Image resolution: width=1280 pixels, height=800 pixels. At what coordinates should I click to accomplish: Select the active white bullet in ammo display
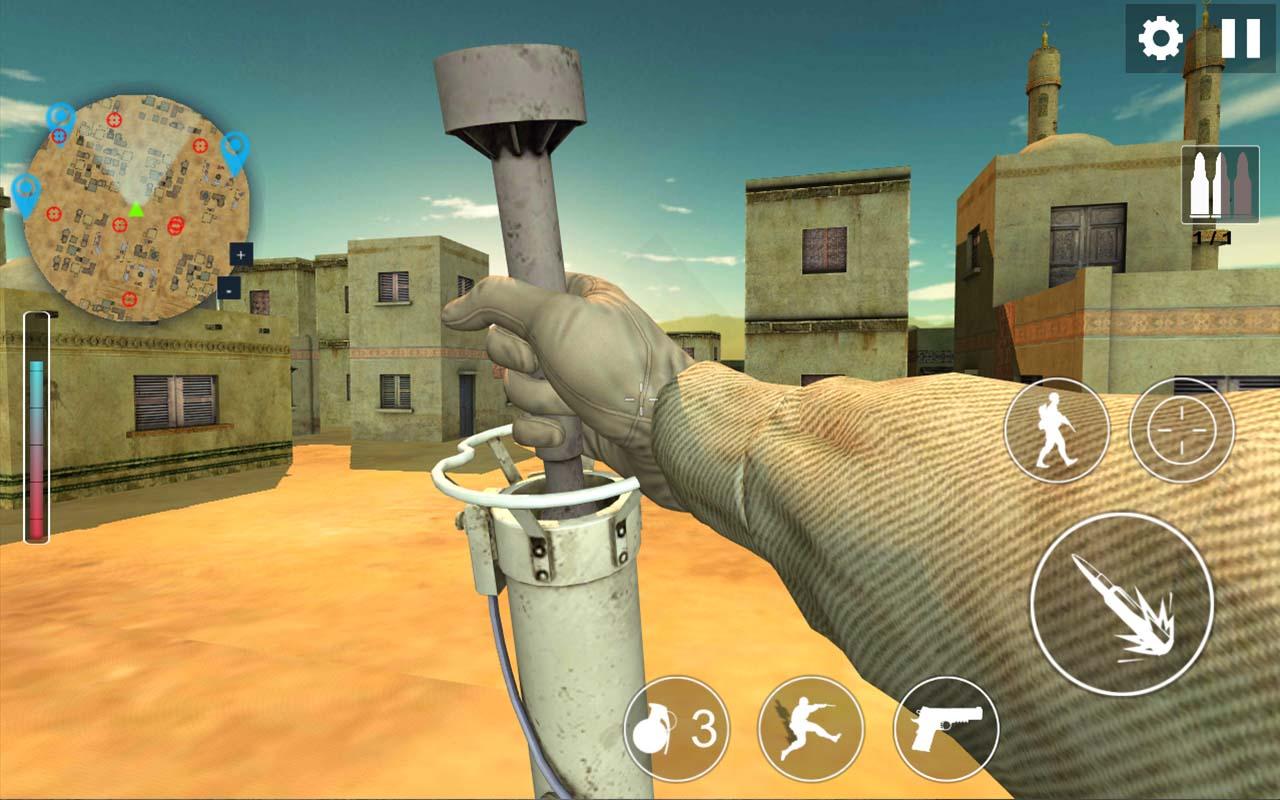pos(1202,183)
